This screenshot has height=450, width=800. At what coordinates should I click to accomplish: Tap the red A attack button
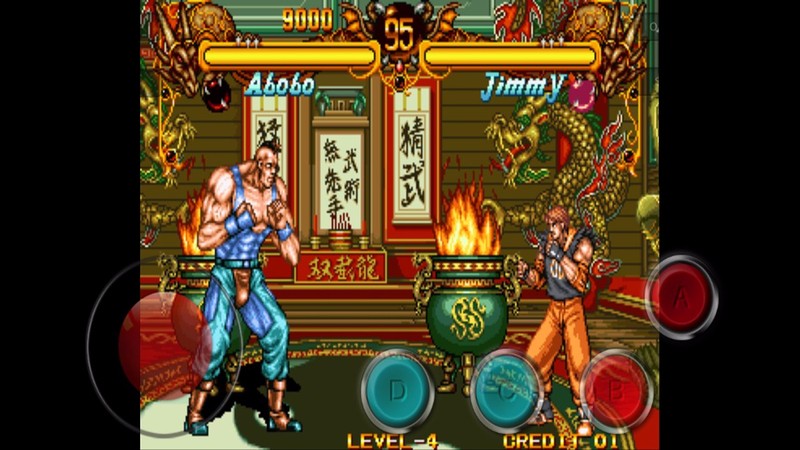682,297
